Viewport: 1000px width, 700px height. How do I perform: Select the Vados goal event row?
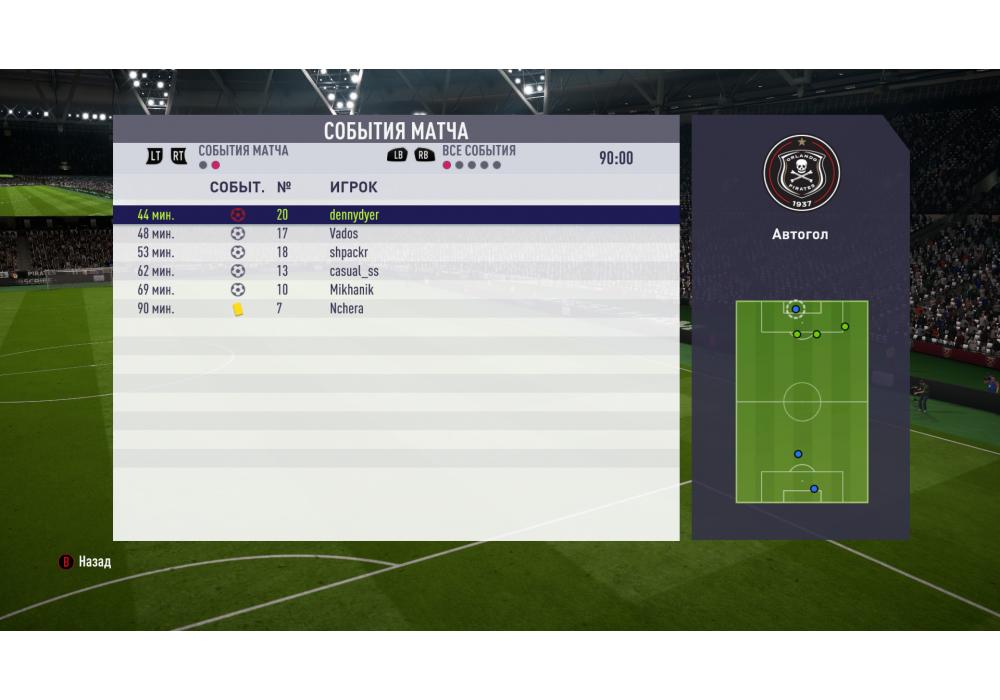[x=395, y=234]
